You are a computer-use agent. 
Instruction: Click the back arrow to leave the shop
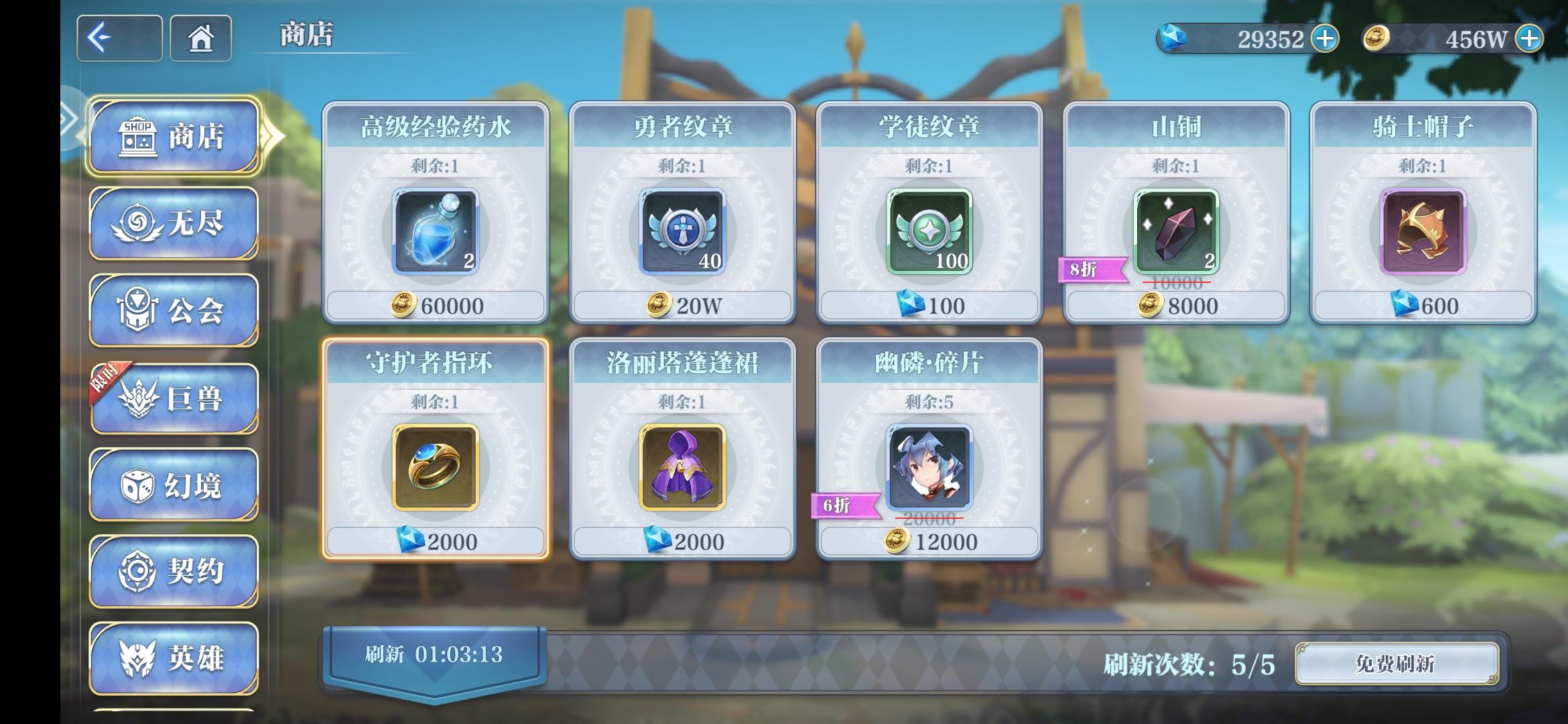[118, 37]
